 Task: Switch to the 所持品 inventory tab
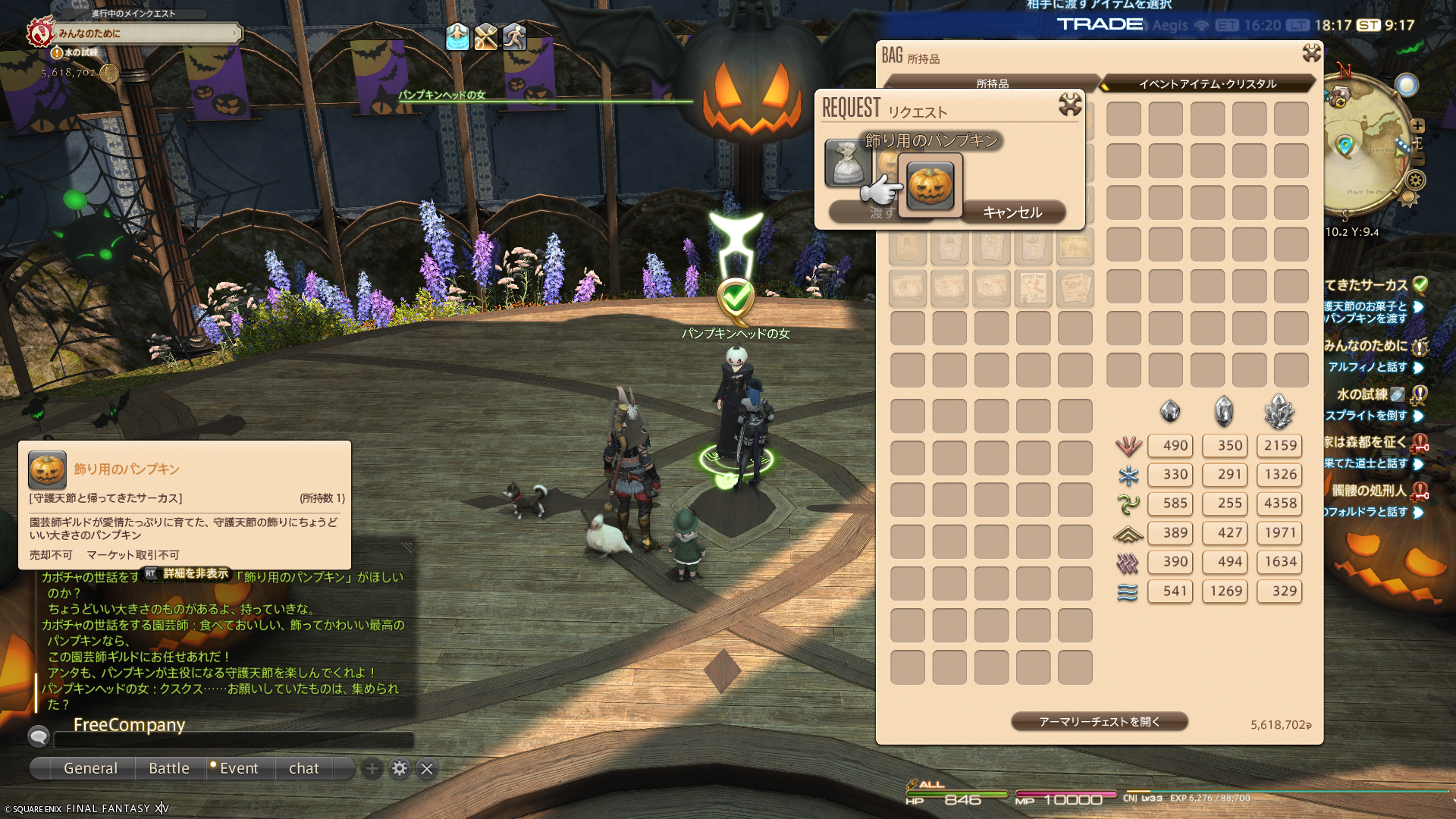pos(992,83)
